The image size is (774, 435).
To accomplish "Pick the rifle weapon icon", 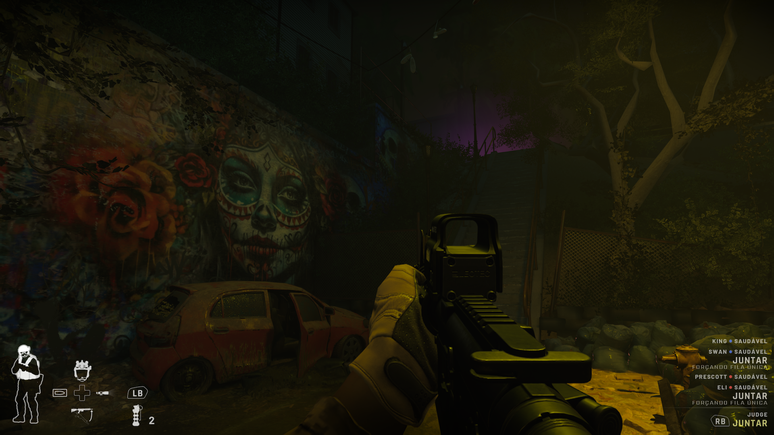I will point(82,413).
